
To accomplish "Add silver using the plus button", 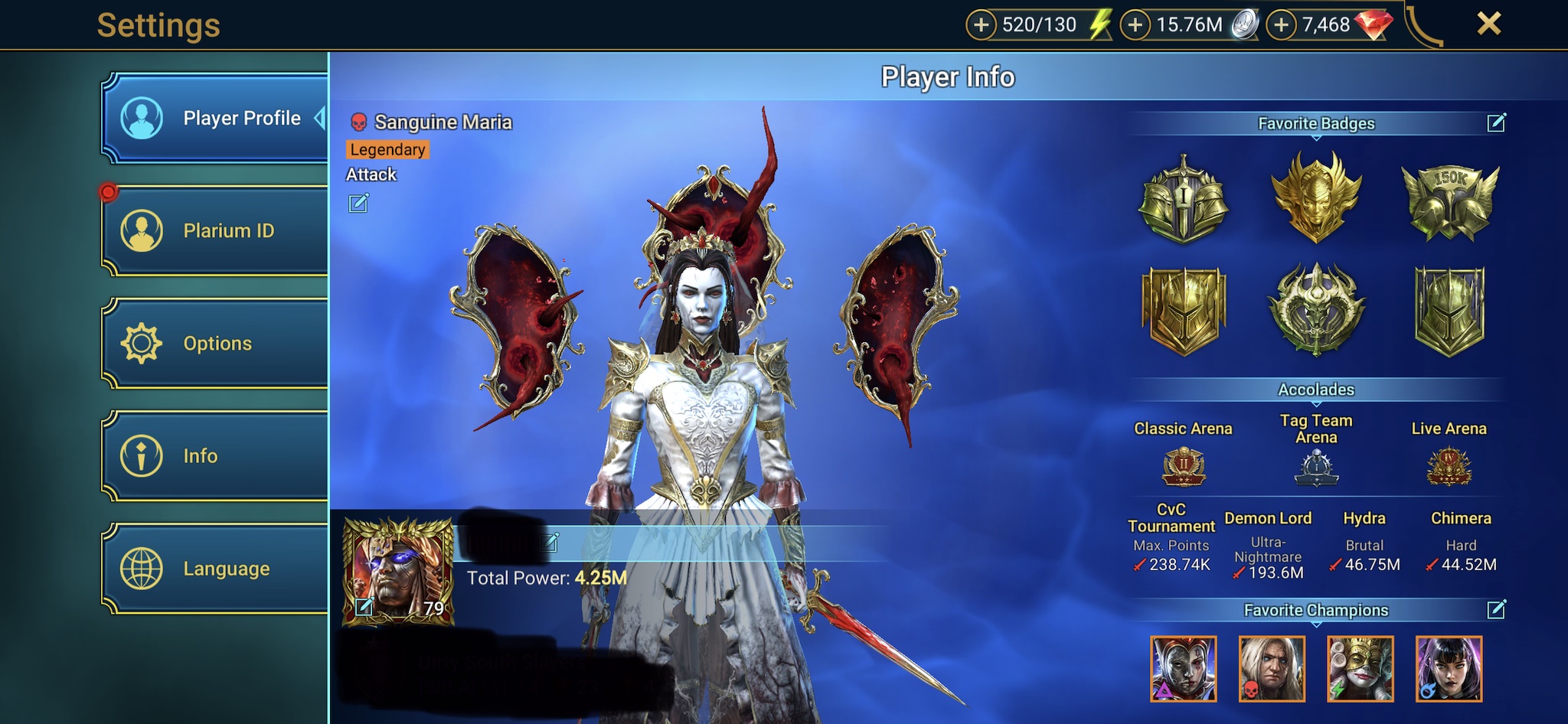I will tap(1135, 25).
